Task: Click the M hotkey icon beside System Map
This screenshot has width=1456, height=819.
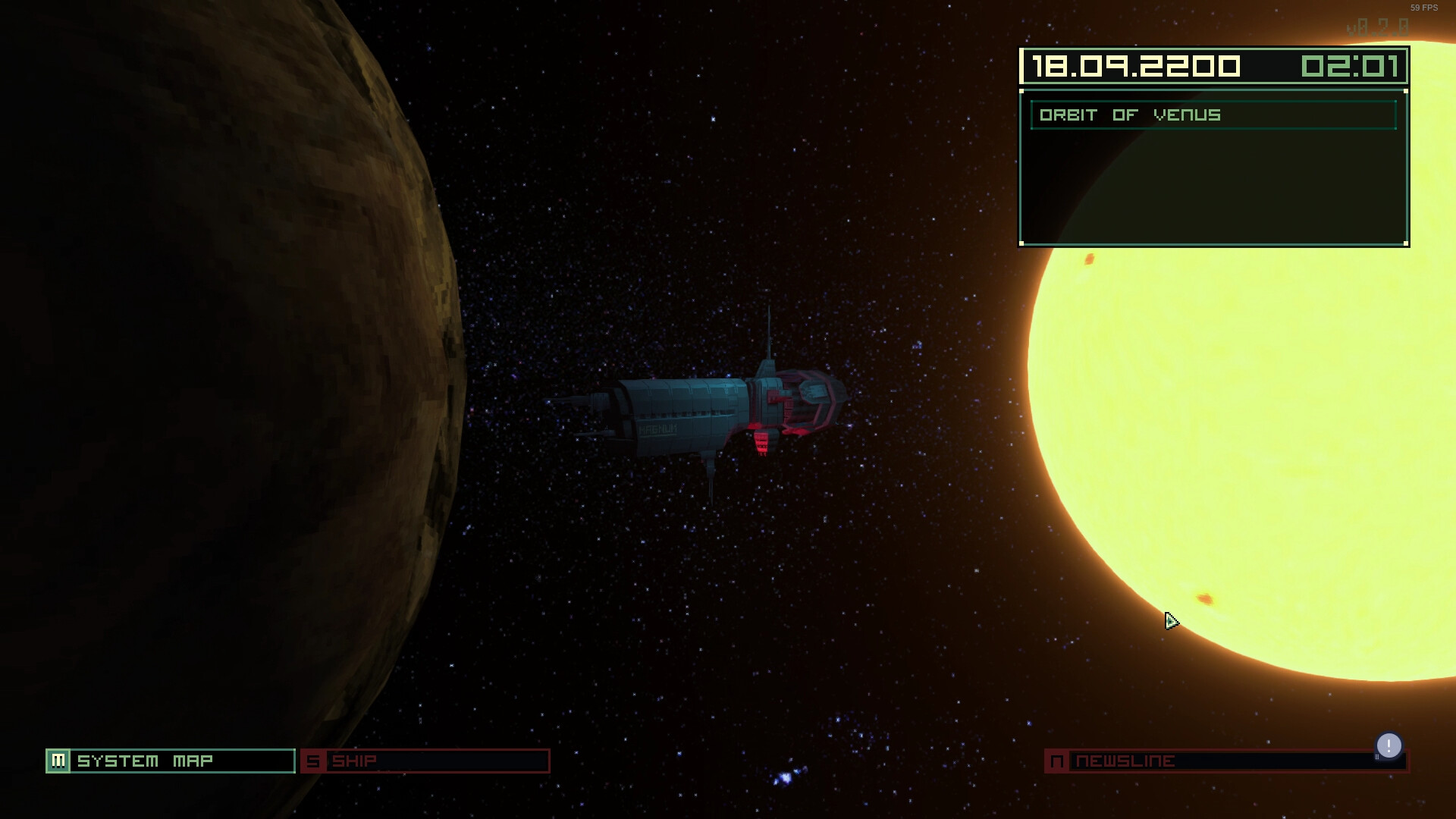Action: click(60, 761)
